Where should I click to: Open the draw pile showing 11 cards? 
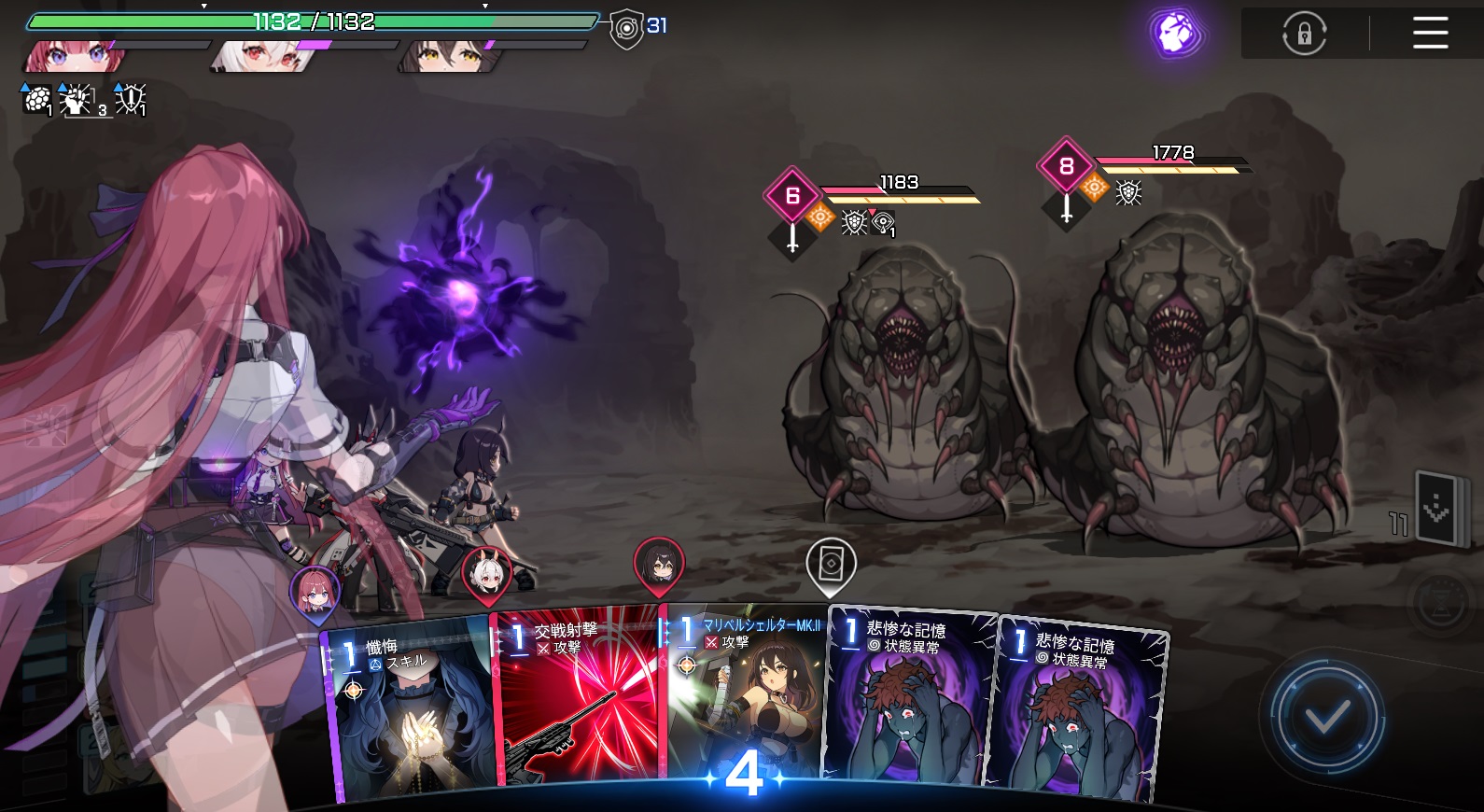click(1435, 509)
